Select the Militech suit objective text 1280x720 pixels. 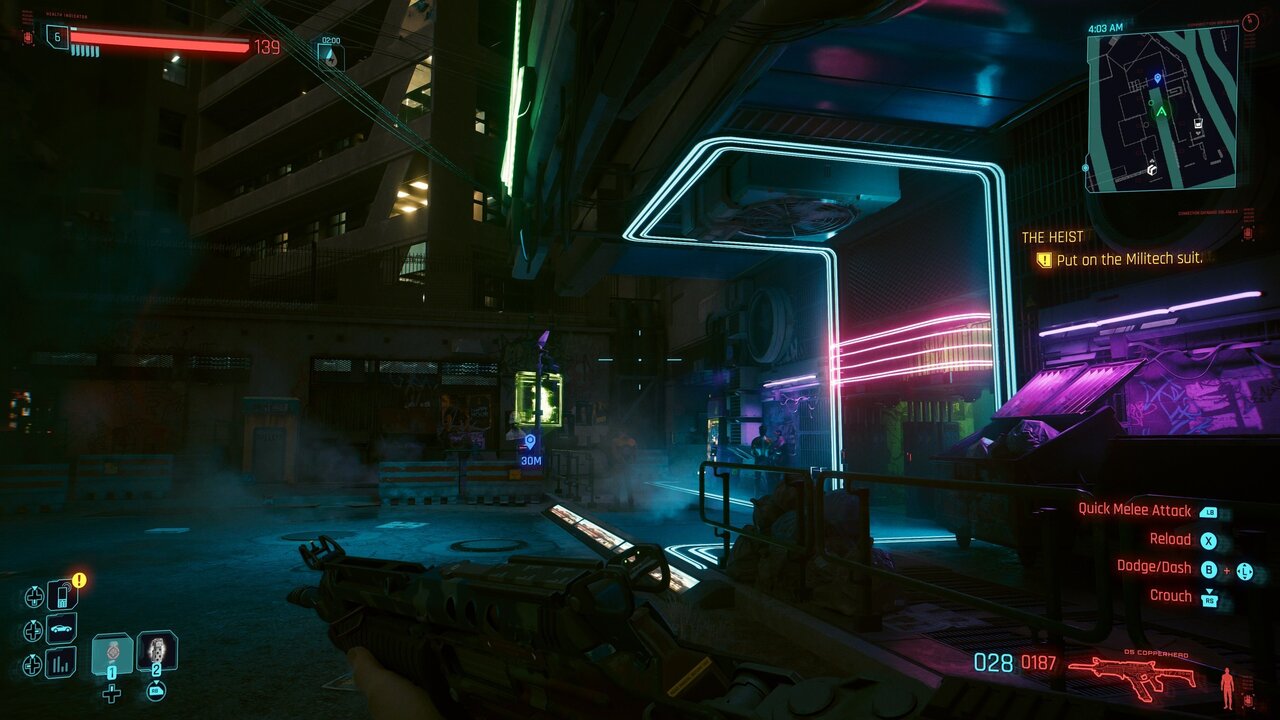click(1129, 259)
